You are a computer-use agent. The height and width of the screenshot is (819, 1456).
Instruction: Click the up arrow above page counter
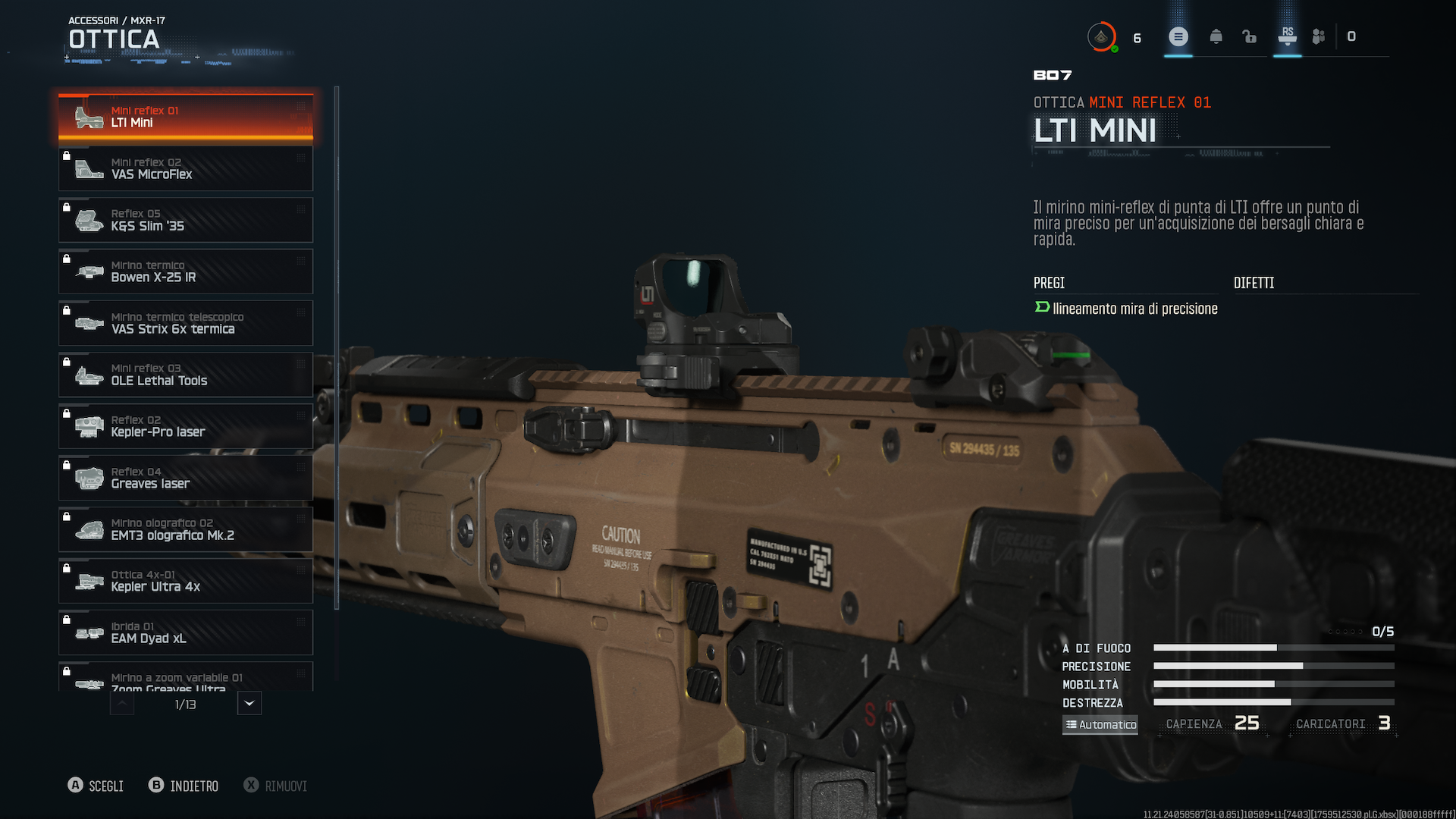click(121, 703)
